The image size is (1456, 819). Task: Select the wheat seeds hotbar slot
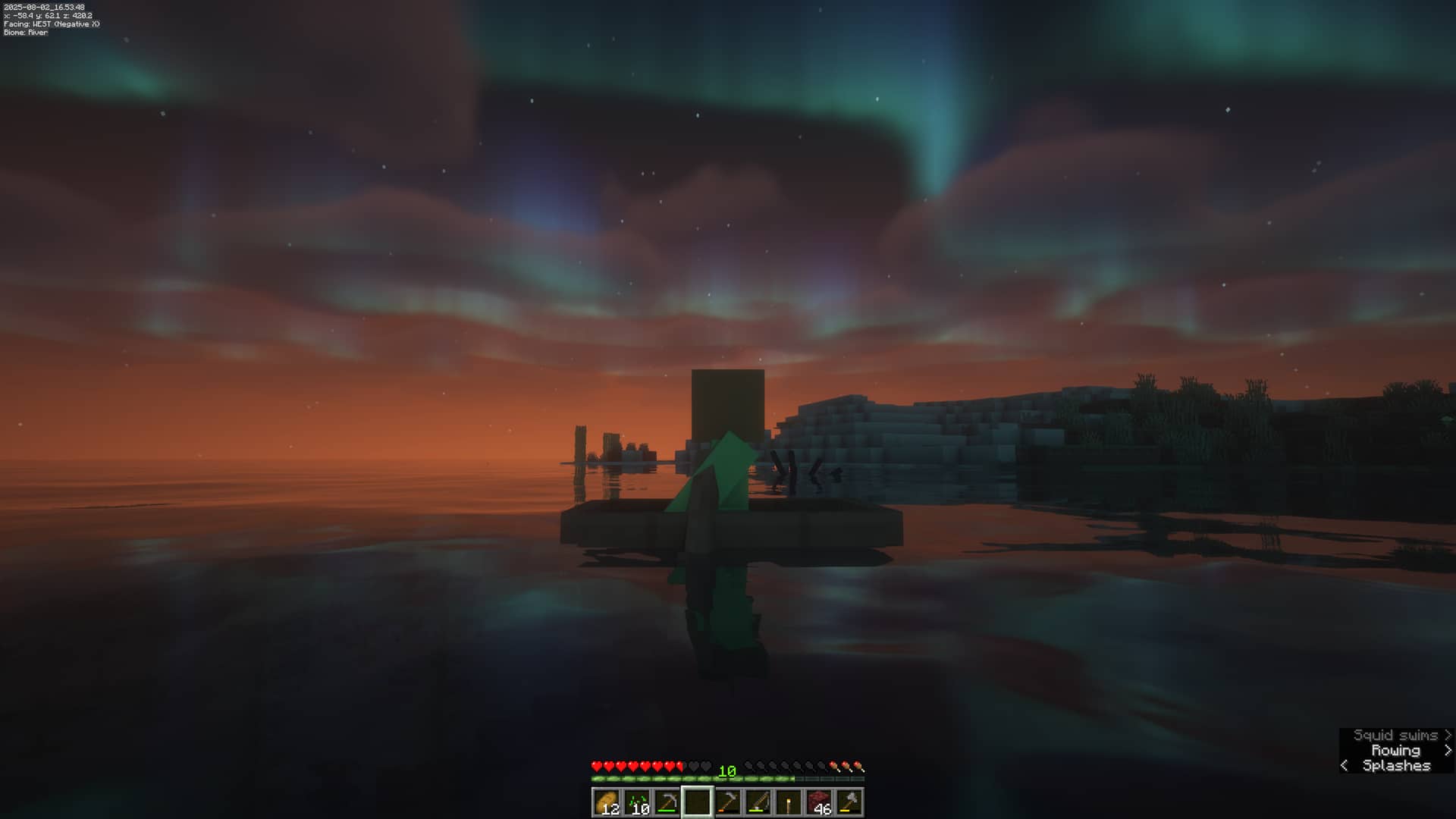click(637, 802)
